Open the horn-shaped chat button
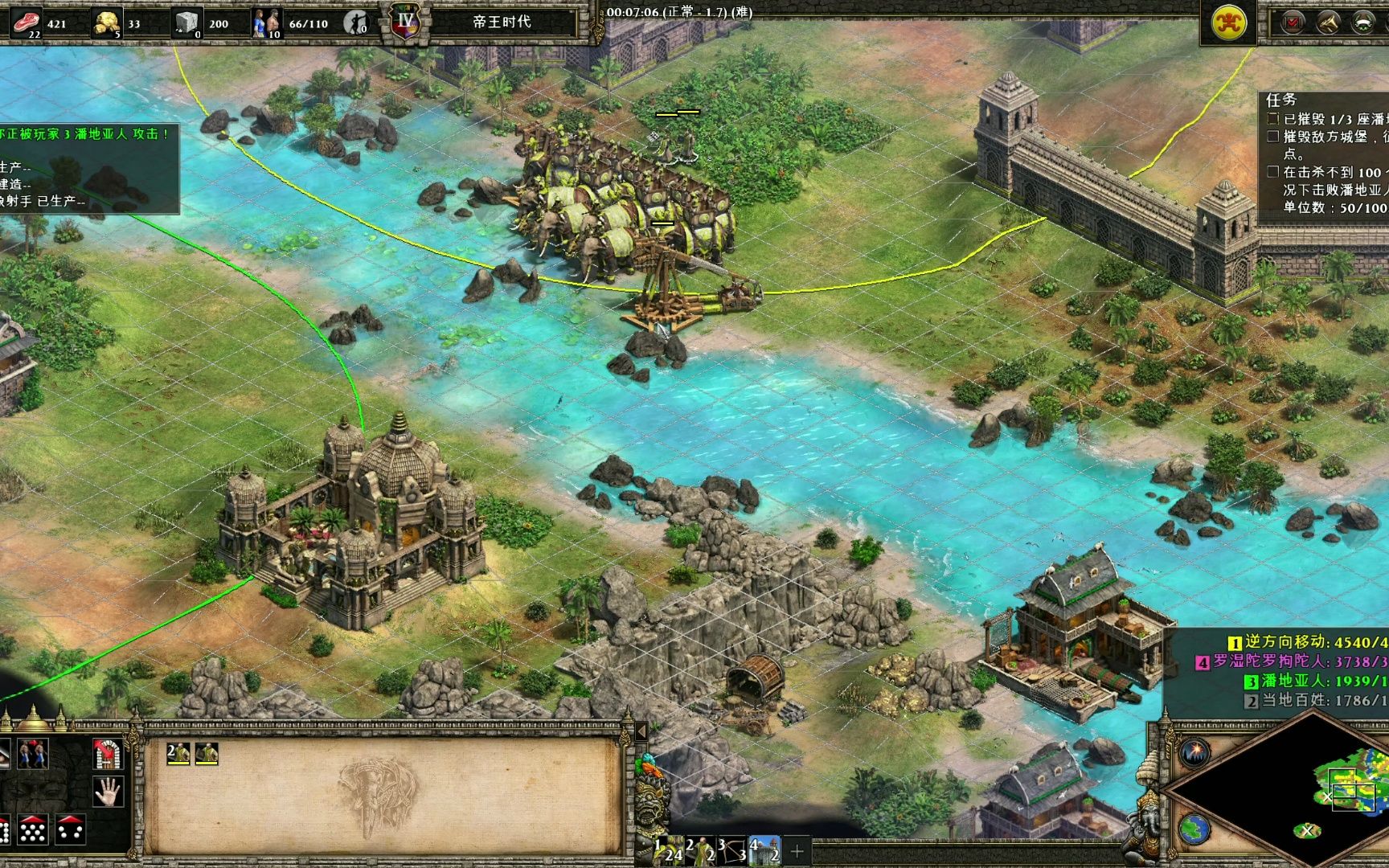This screenshot has height=868, width=1389. [1328, 23]
